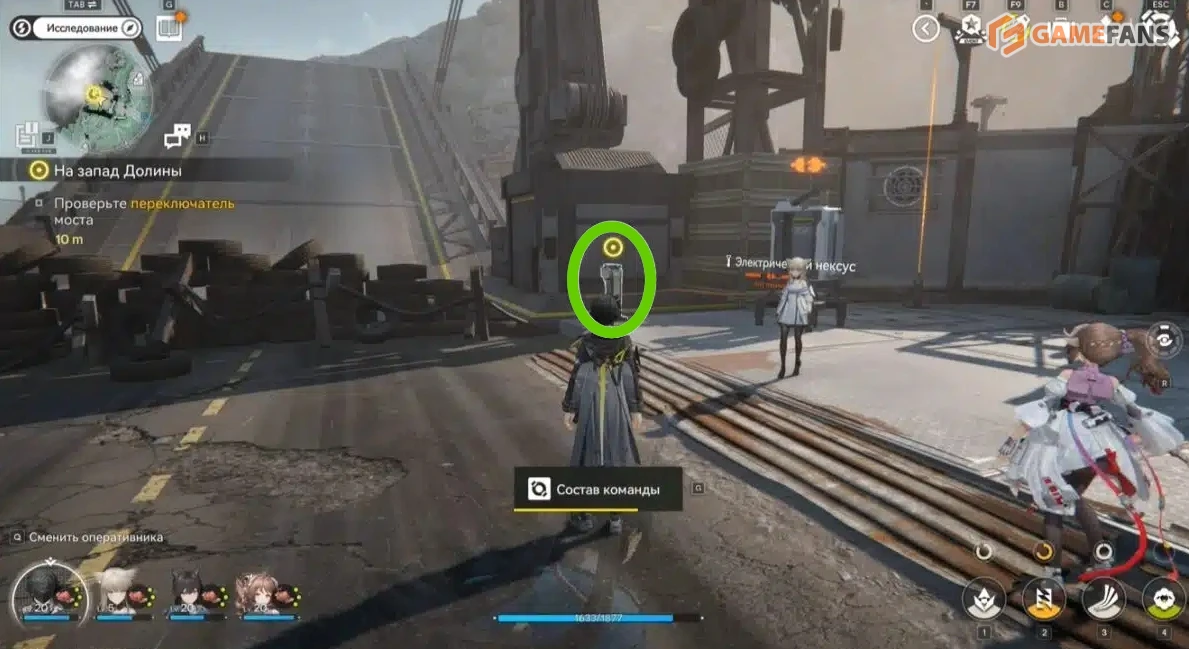Activate the third skill icon
This screenshot has height=649, width=1189.
point(1104,599)
